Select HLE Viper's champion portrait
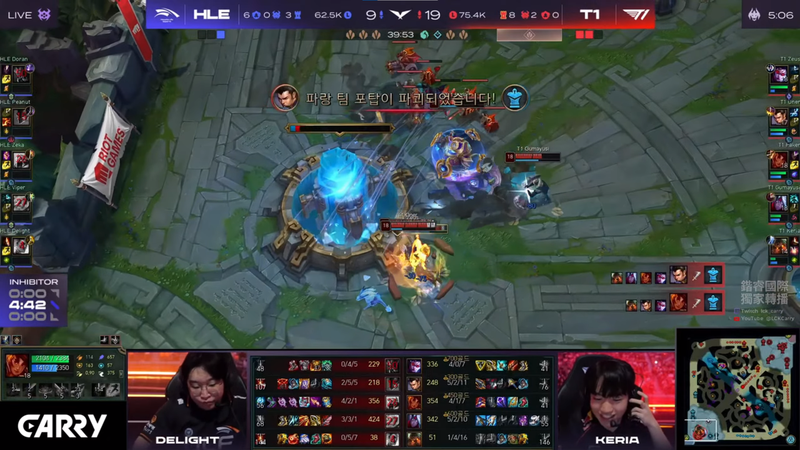The width and height of the screenshot is (800, 450). point(21,203)
